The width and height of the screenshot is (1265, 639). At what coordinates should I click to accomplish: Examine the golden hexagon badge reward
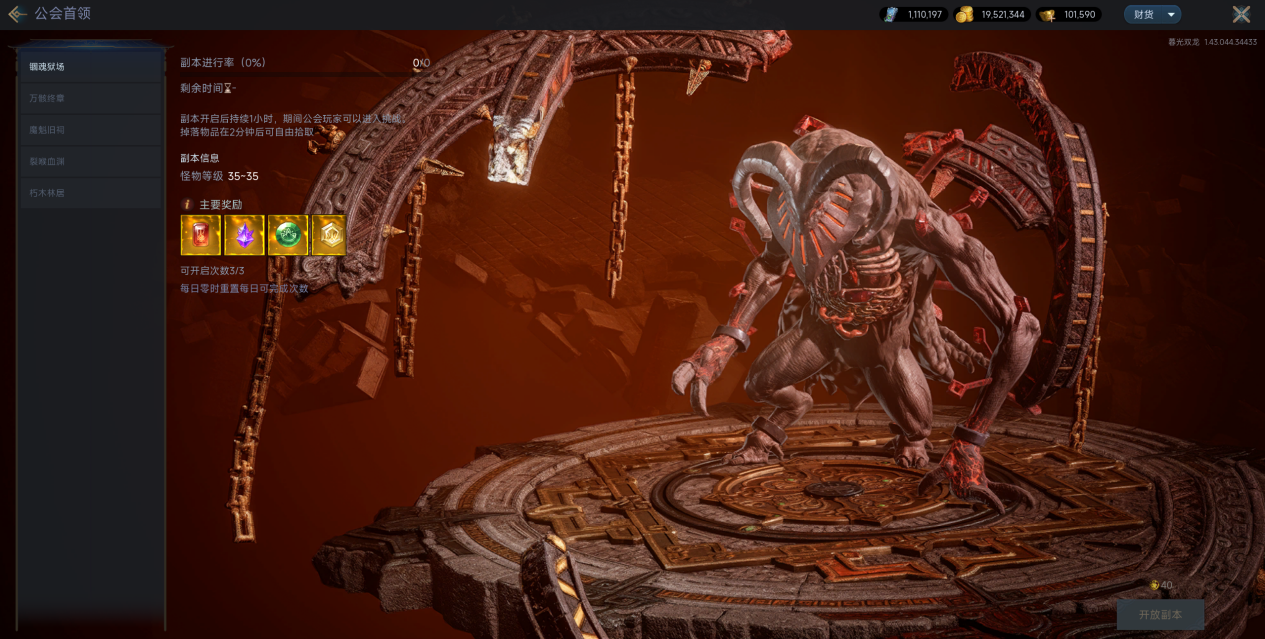click(330, 235)
